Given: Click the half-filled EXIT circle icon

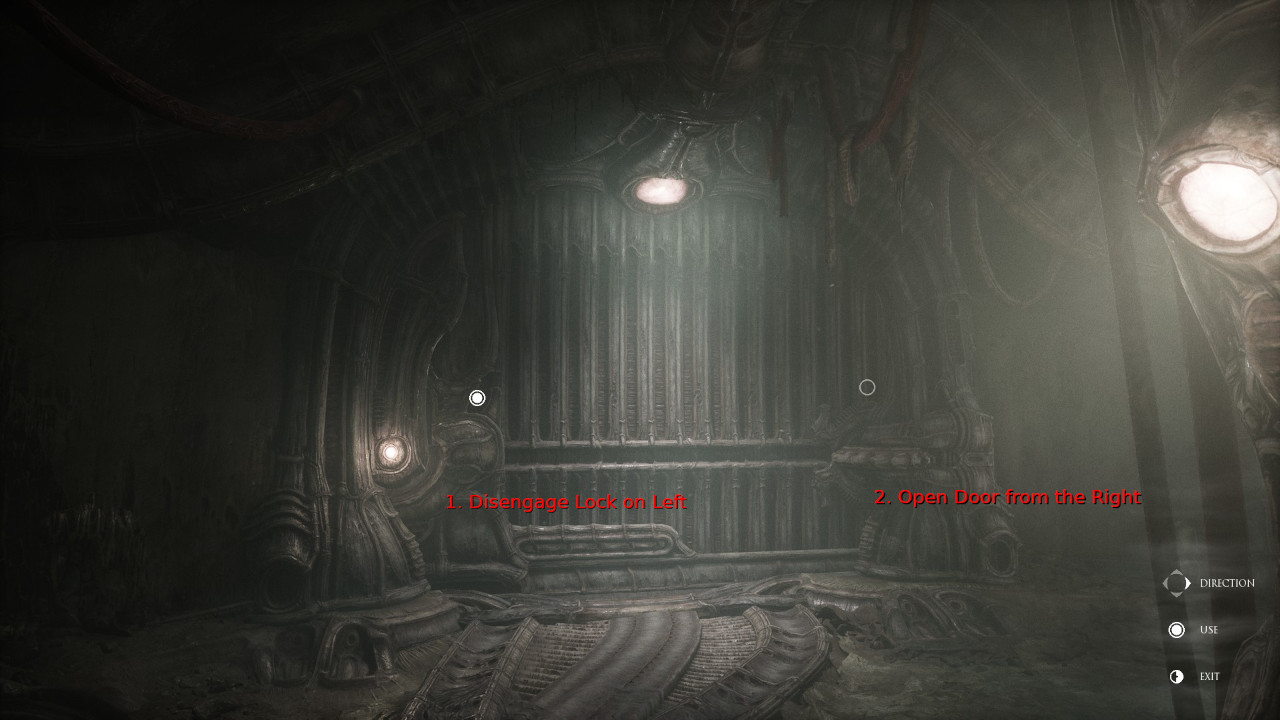Looking at the screenshot, I should point(1177,676).
